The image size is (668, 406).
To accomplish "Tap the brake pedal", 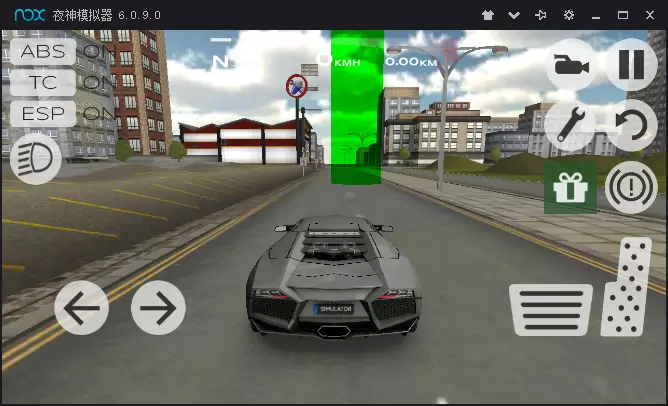I will point(550,308).
